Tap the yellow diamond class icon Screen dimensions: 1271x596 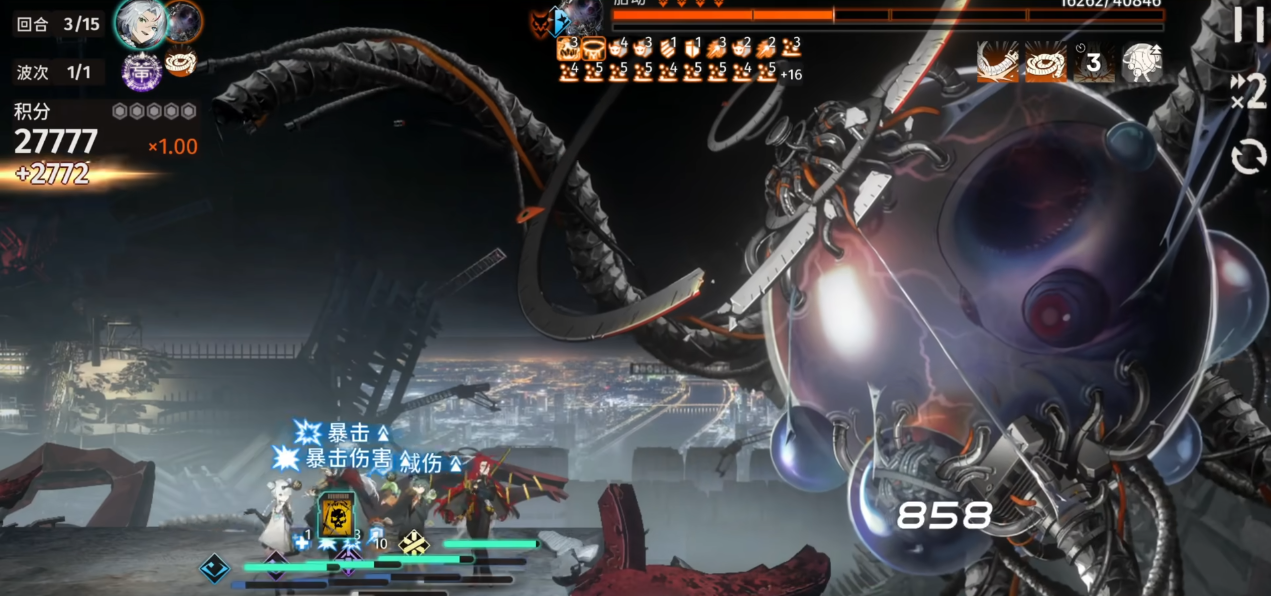413,543
